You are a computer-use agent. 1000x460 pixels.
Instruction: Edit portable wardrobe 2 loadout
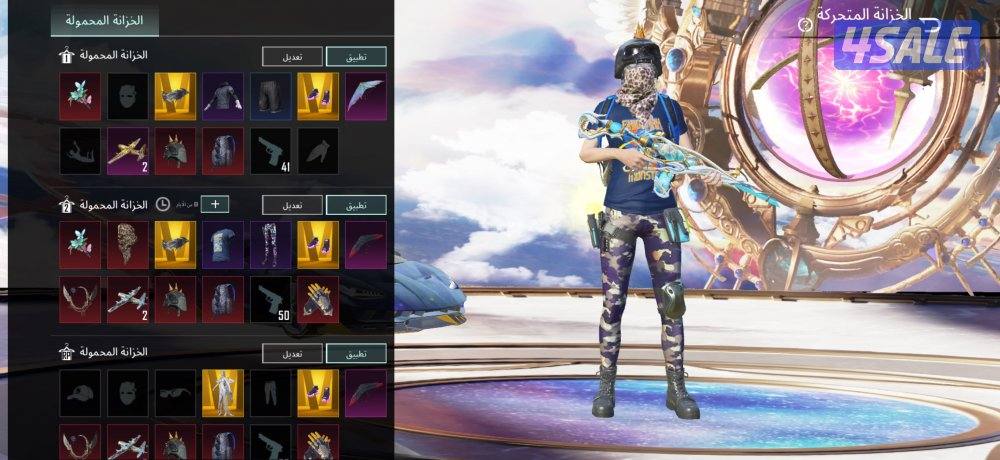(x=292, y=205)
